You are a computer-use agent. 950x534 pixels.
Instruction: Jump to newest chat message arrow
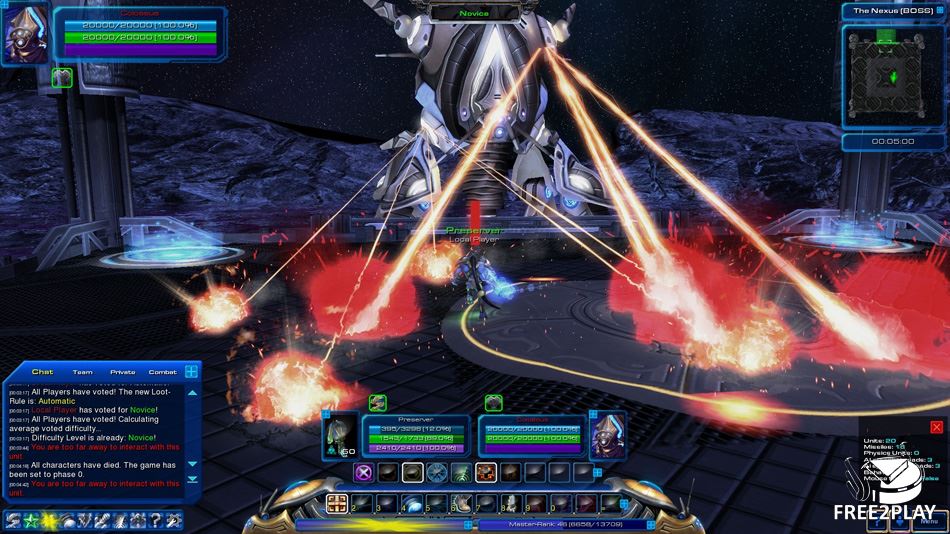192,480
